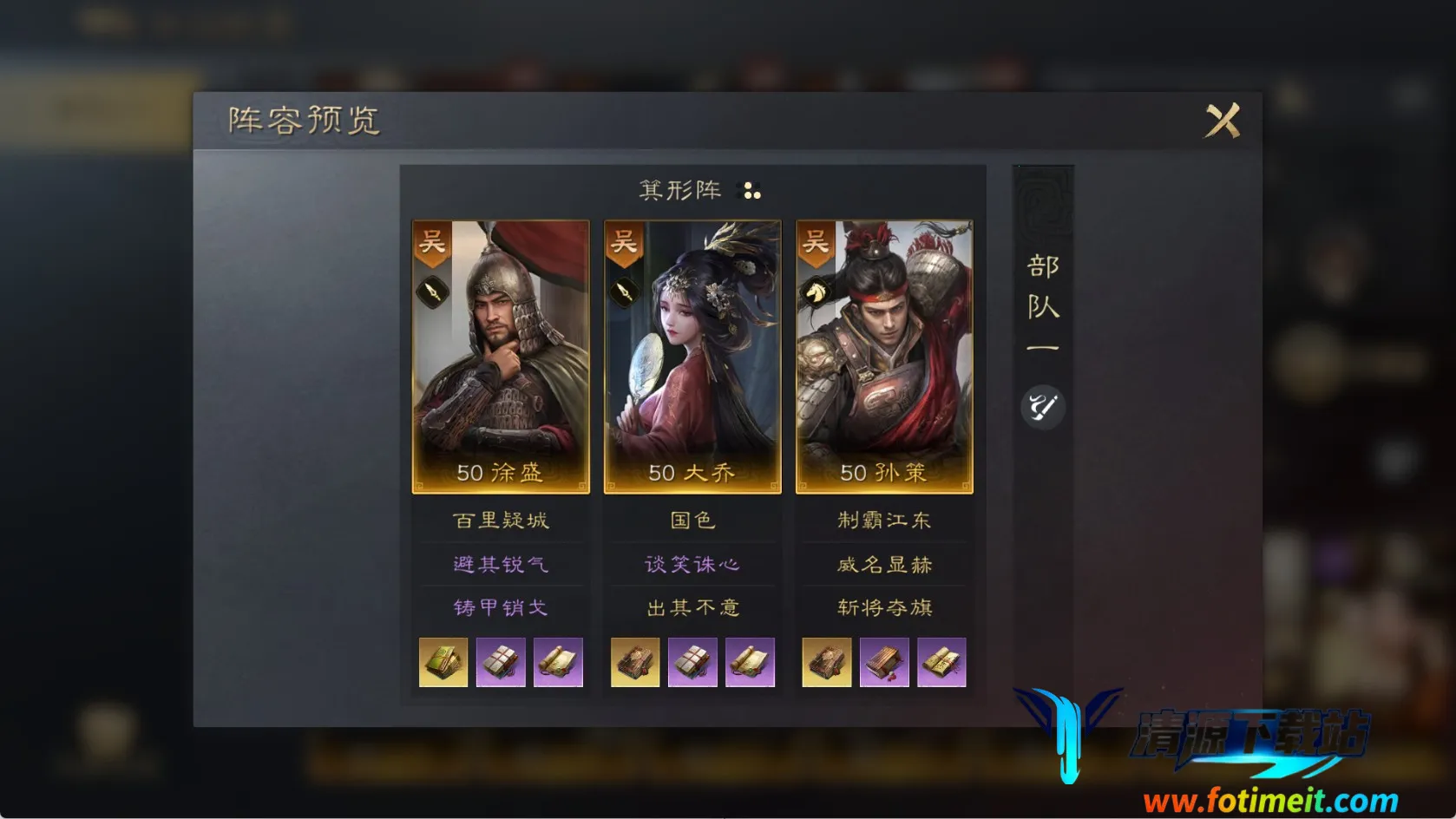
Task: Click 涂盛's skill 百里疑城
Action: [x=501, y=520]
